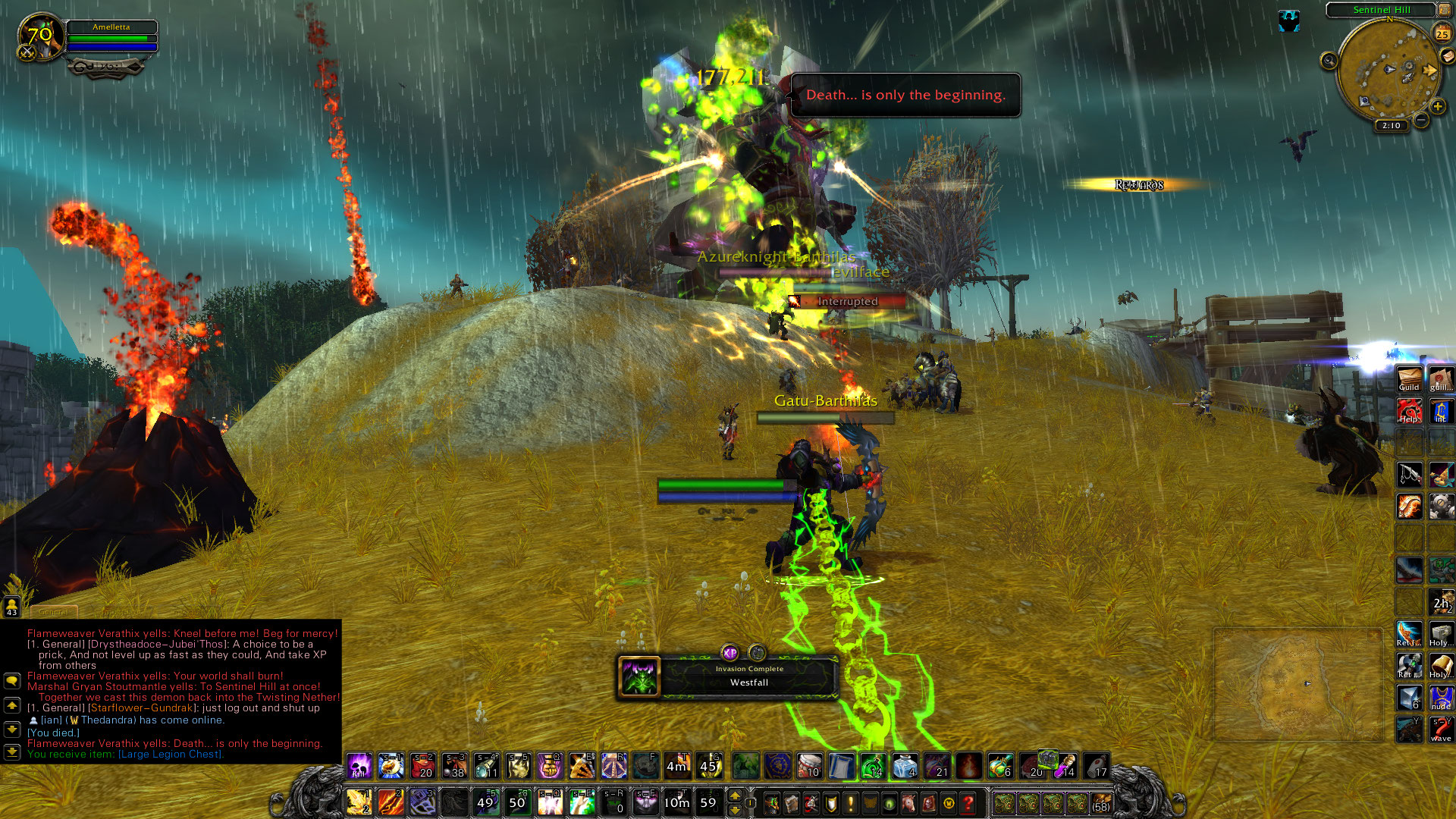This screenshot has width=1456, height=819.
Task: Open the Westfall Invasion Complete panel
Action: click(x=728, y=676)
